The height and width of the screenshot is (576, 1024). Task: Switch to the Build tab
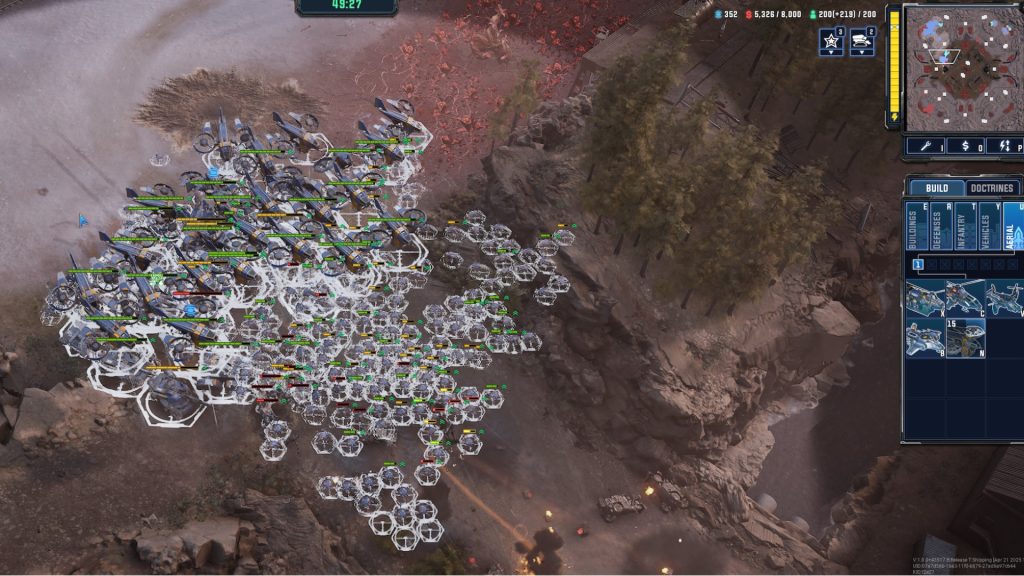tap(937, 188)
